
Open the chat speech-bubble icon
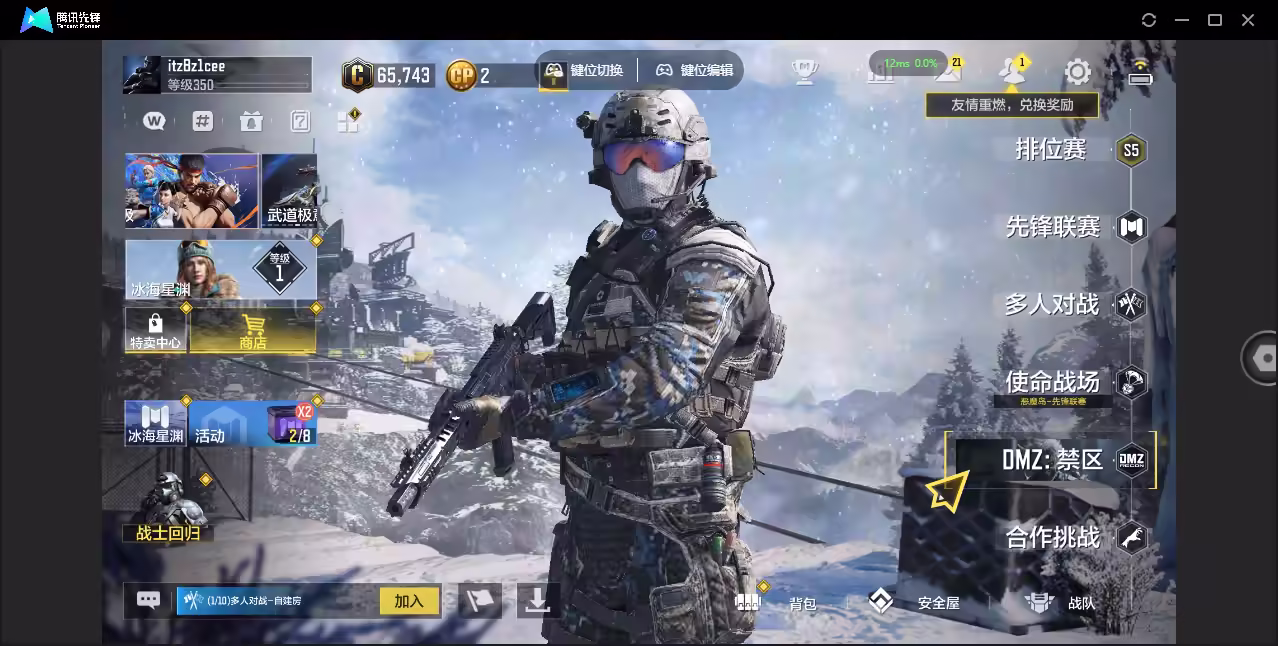coord(148,600)
